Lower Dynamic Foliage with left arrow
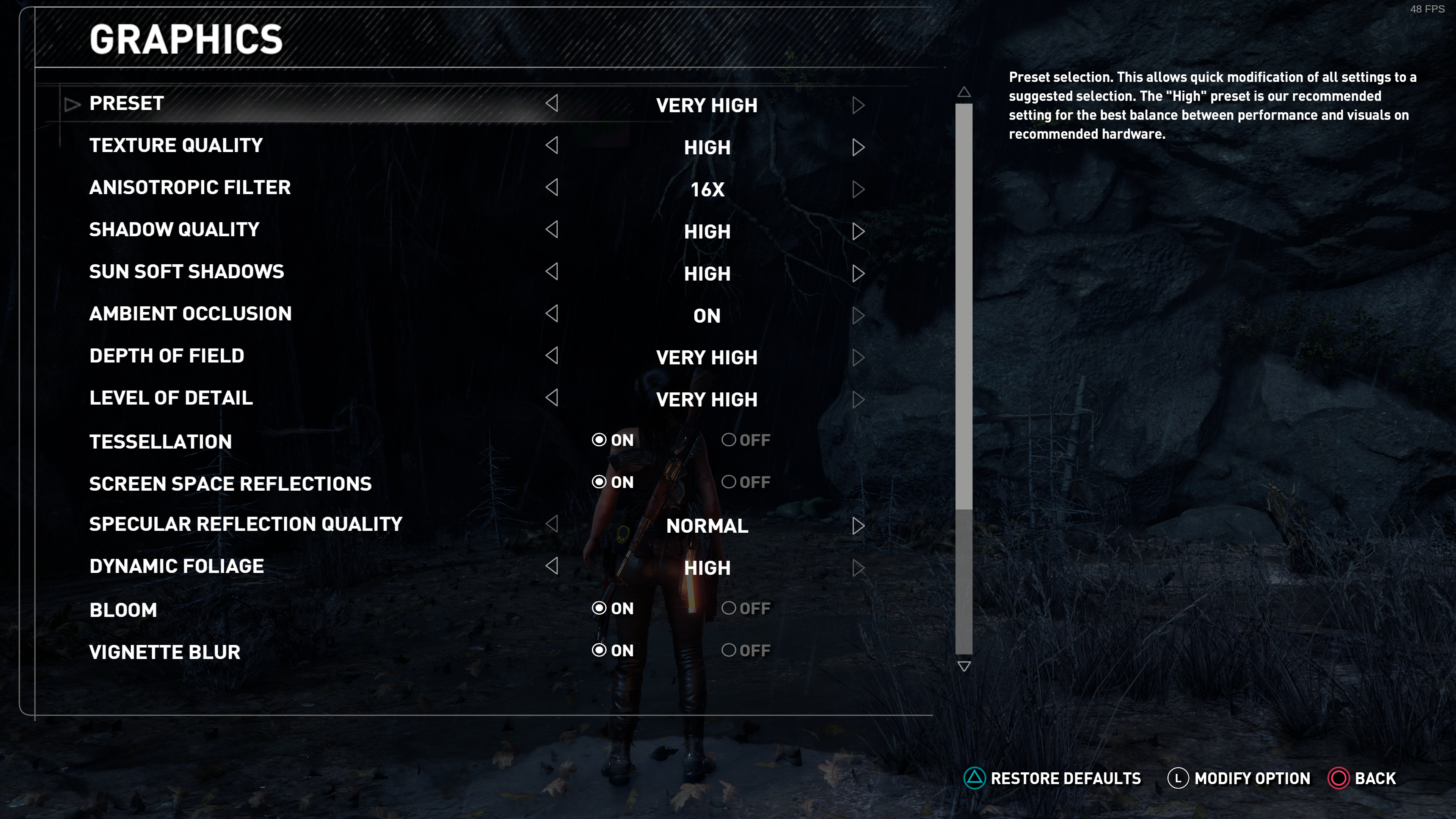 (x=552, y=566)
